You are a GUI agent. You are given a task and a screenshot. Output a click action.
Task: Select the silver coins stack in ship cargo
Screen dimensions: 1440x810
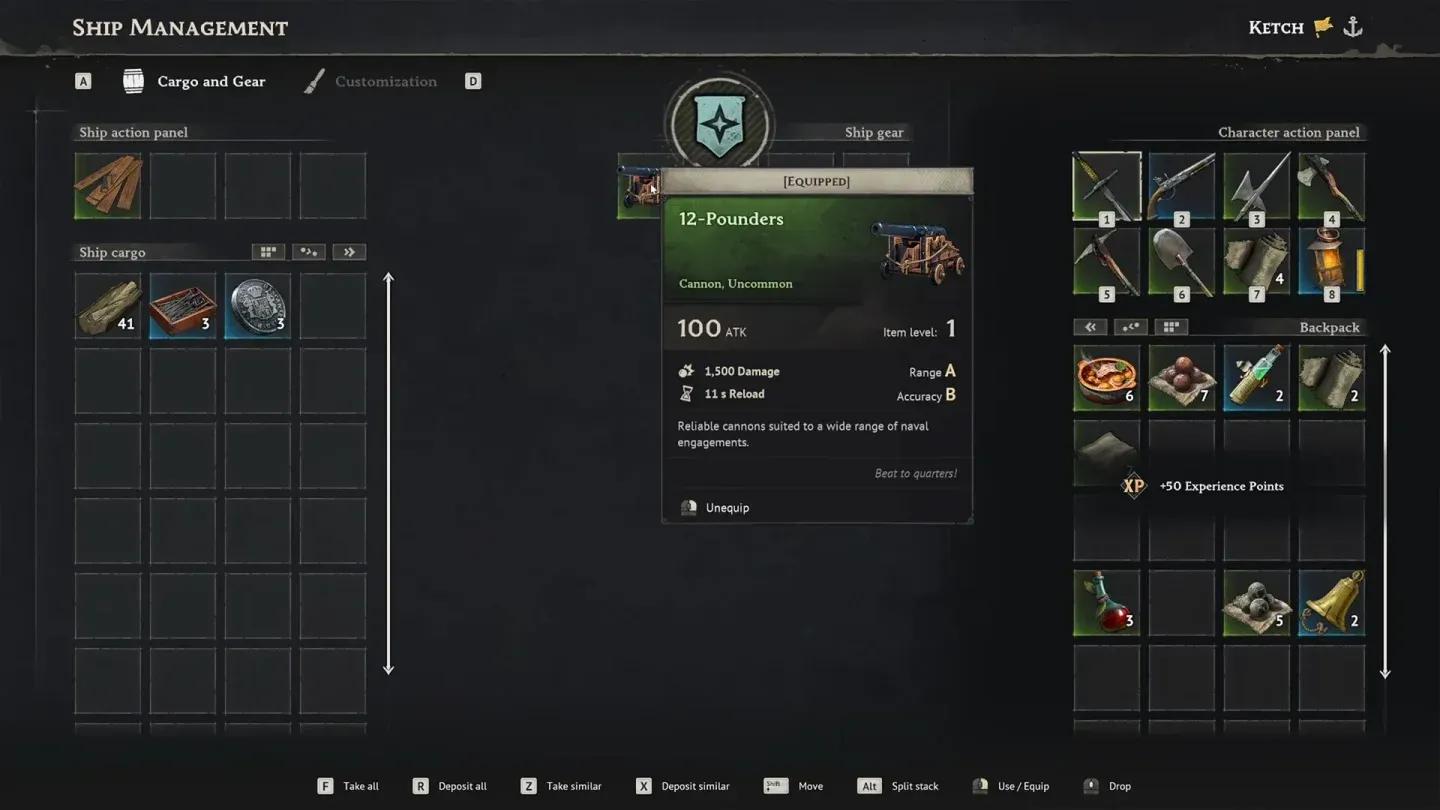coord(257,305)
